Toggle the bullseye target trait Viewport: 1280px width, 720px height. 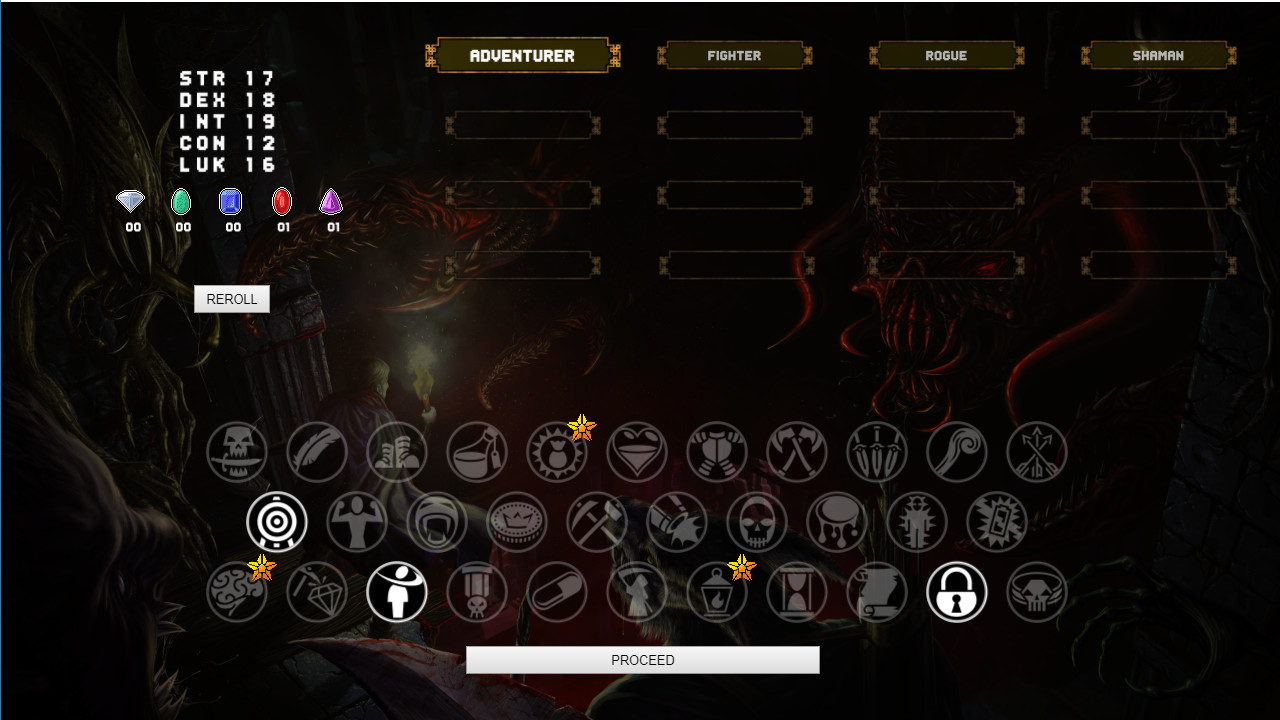pyautogui.click(x=277, y=521)
